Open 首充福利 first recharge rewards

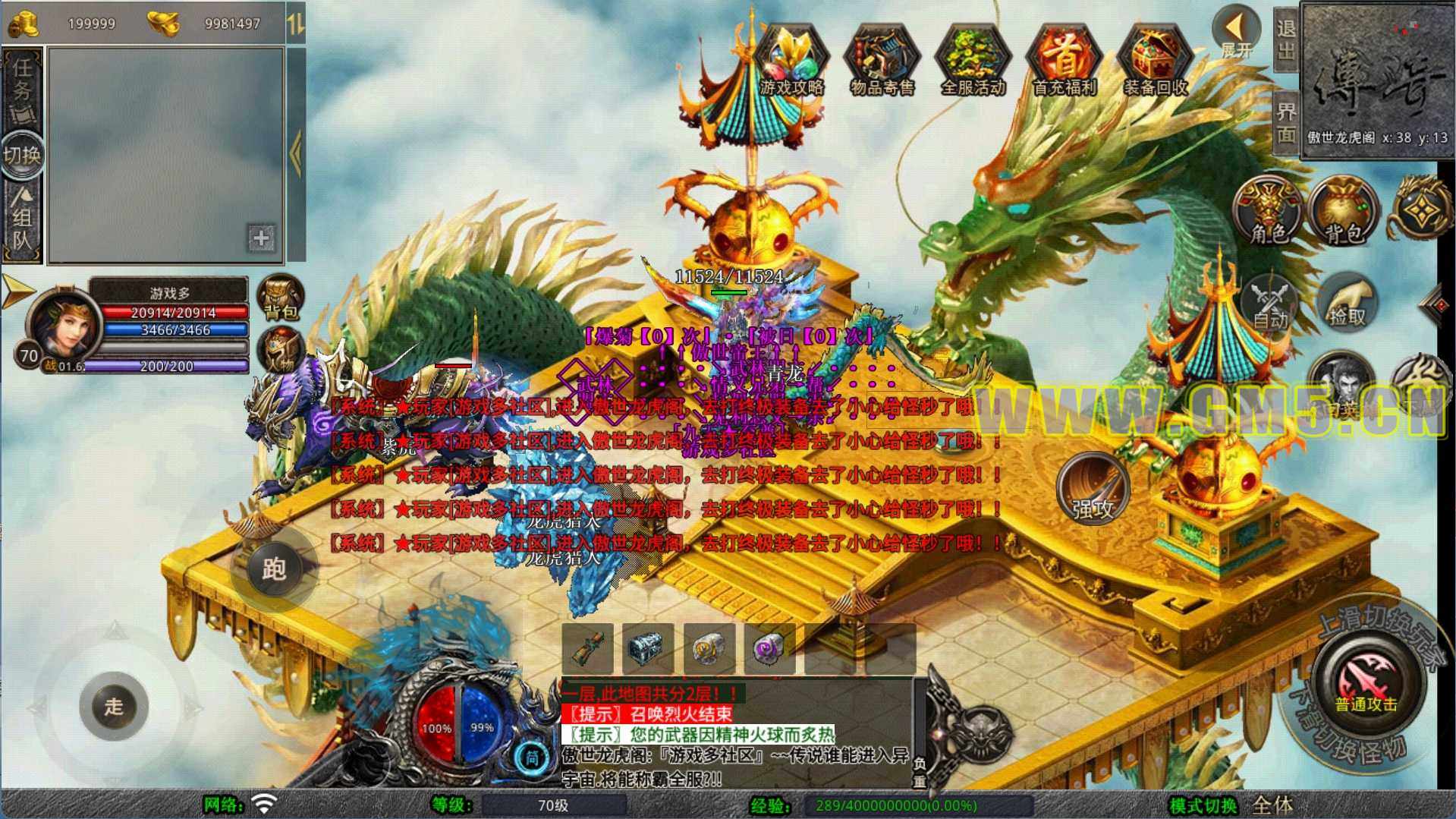click(1064, 60)
